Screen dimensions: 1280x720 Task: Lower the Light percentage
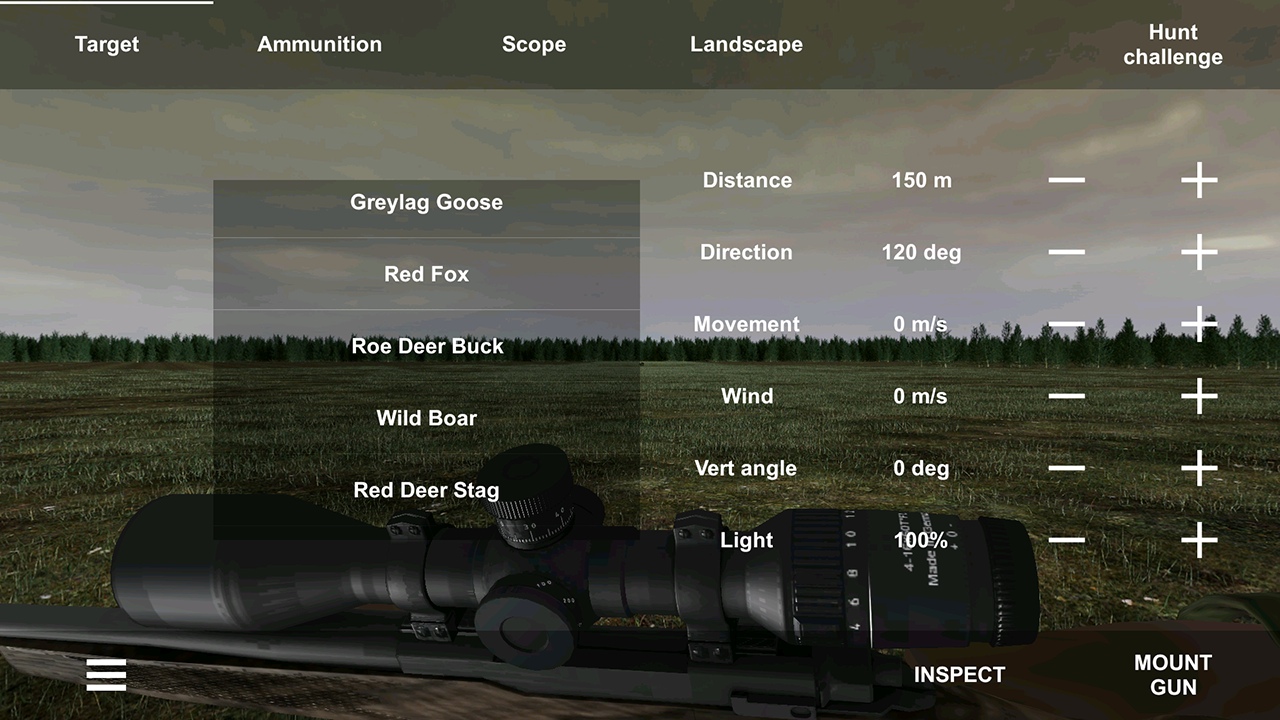(1066, 541)
